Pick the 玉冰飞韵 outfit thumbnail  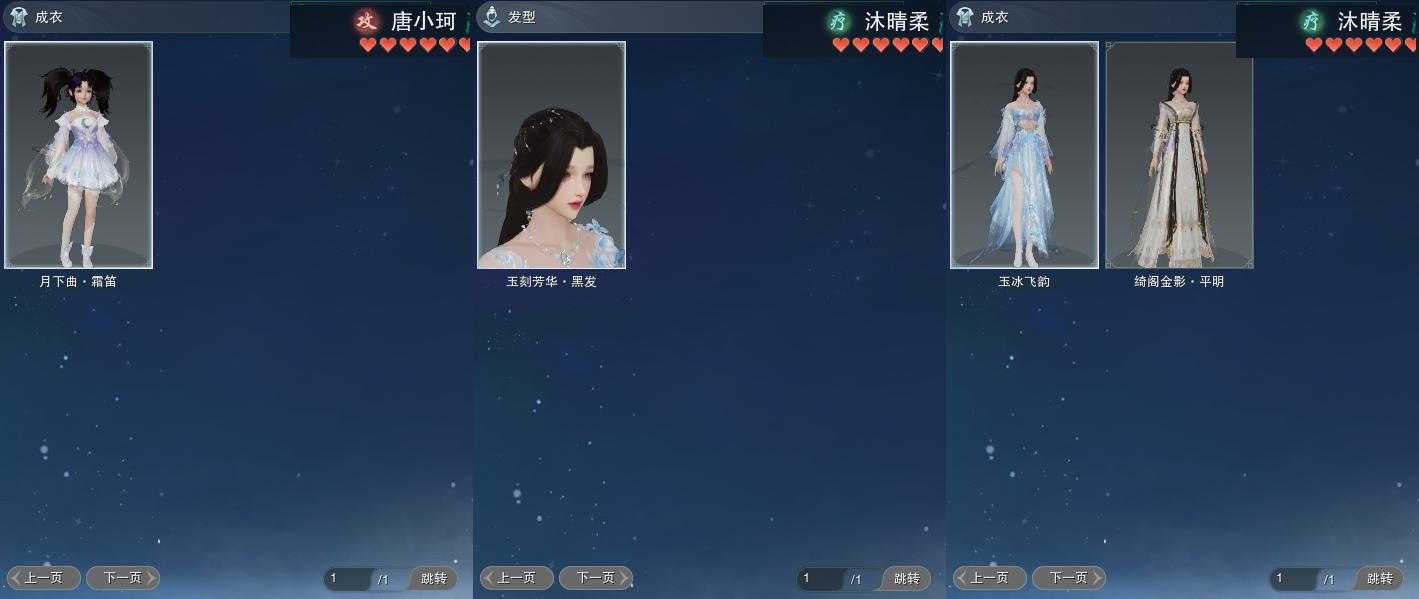(x=1024, y=155)
